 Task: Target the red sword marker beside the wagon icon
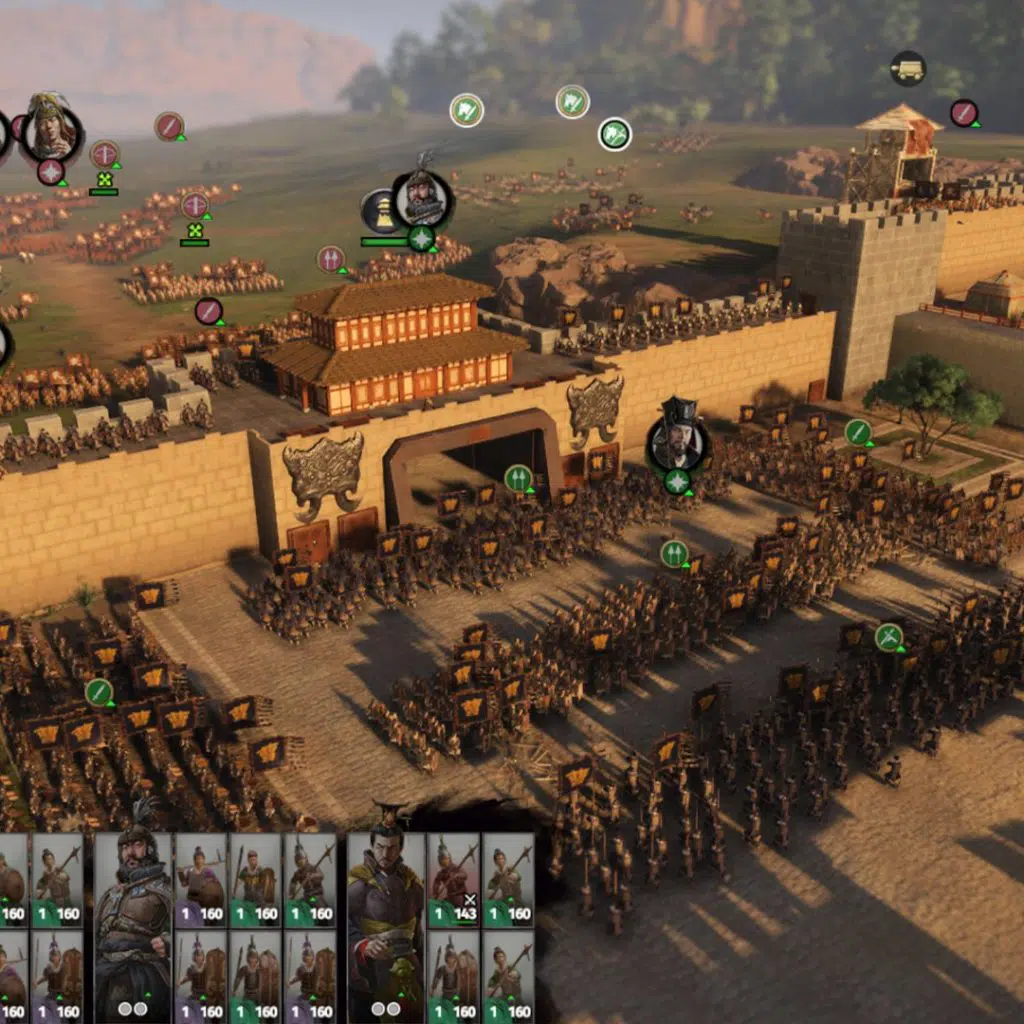point(963,113)
